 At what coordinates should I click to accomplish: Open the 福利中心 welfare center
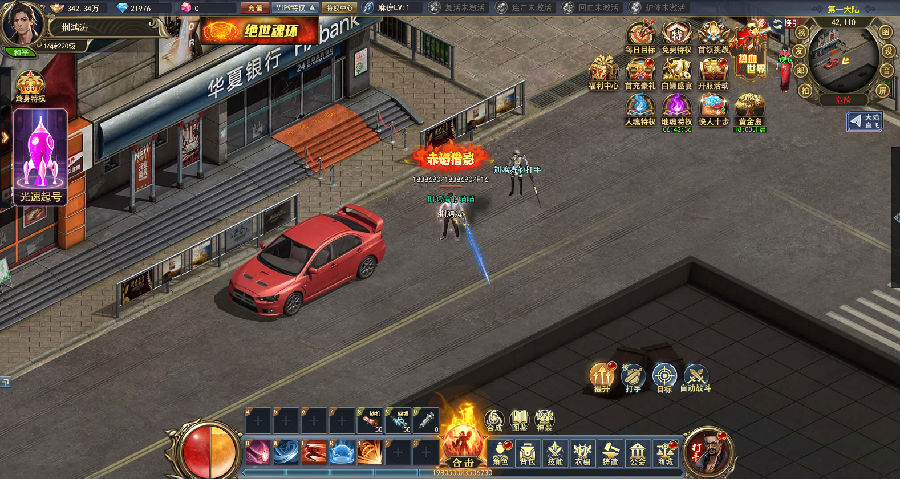pyautogui.click(x=602, y=71)
